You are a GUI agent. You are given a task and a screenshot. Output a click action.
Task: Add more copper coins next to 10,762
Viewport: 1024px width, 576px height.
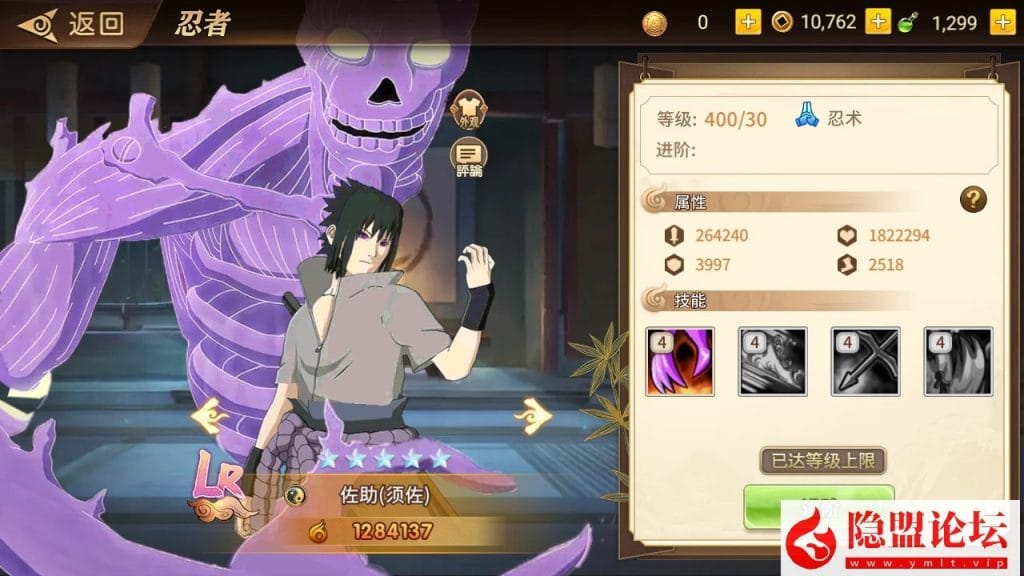tap(878, 22)
